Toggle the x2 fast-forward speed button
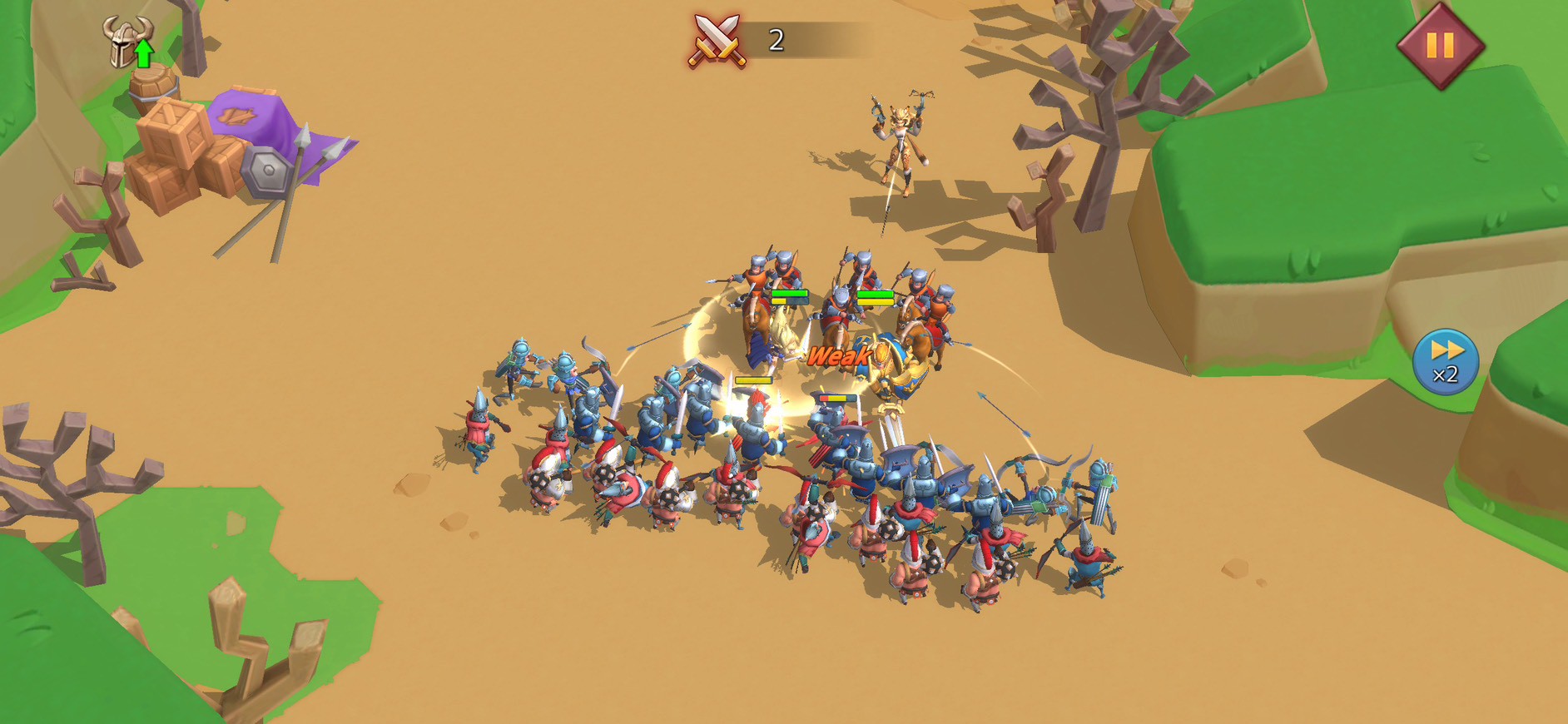Screen dimensions: 1568x724 tap(1446, 362)
